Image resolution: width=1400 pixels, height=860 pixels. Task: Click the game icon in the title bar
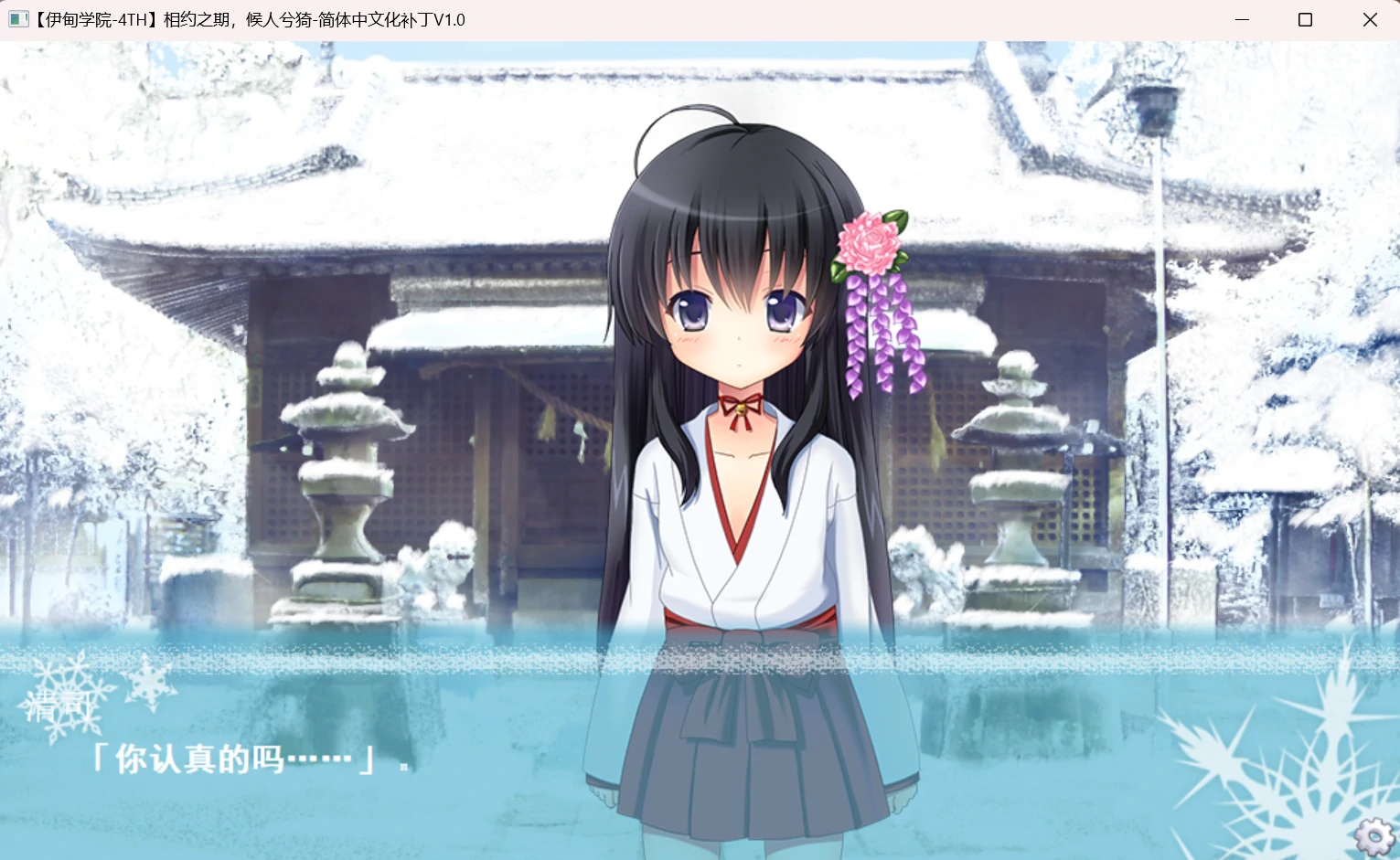tap(18, 19)
